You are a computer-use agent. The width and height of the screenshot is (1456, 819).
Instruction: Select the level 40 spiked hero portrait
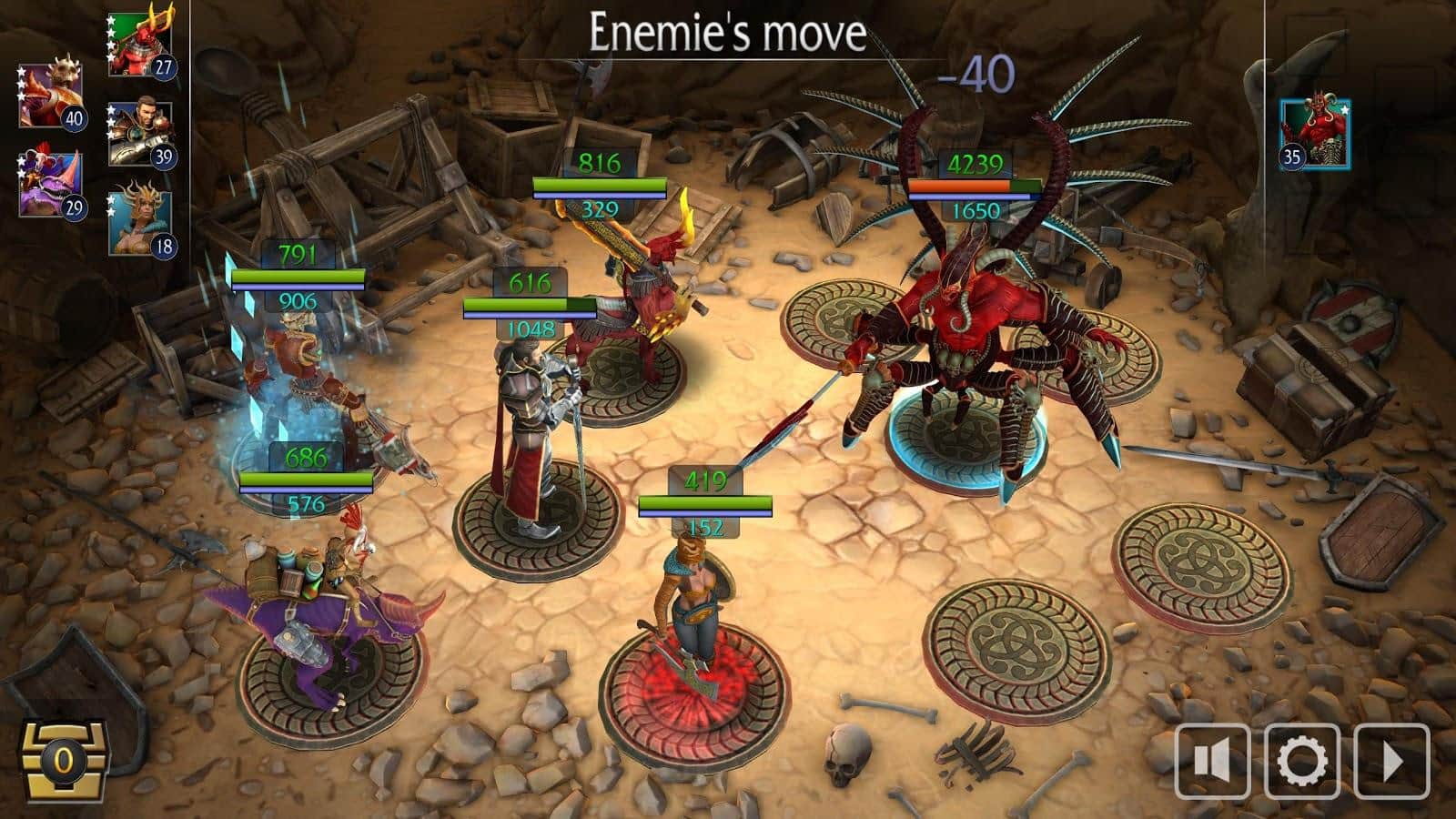[x=50, y=96]
